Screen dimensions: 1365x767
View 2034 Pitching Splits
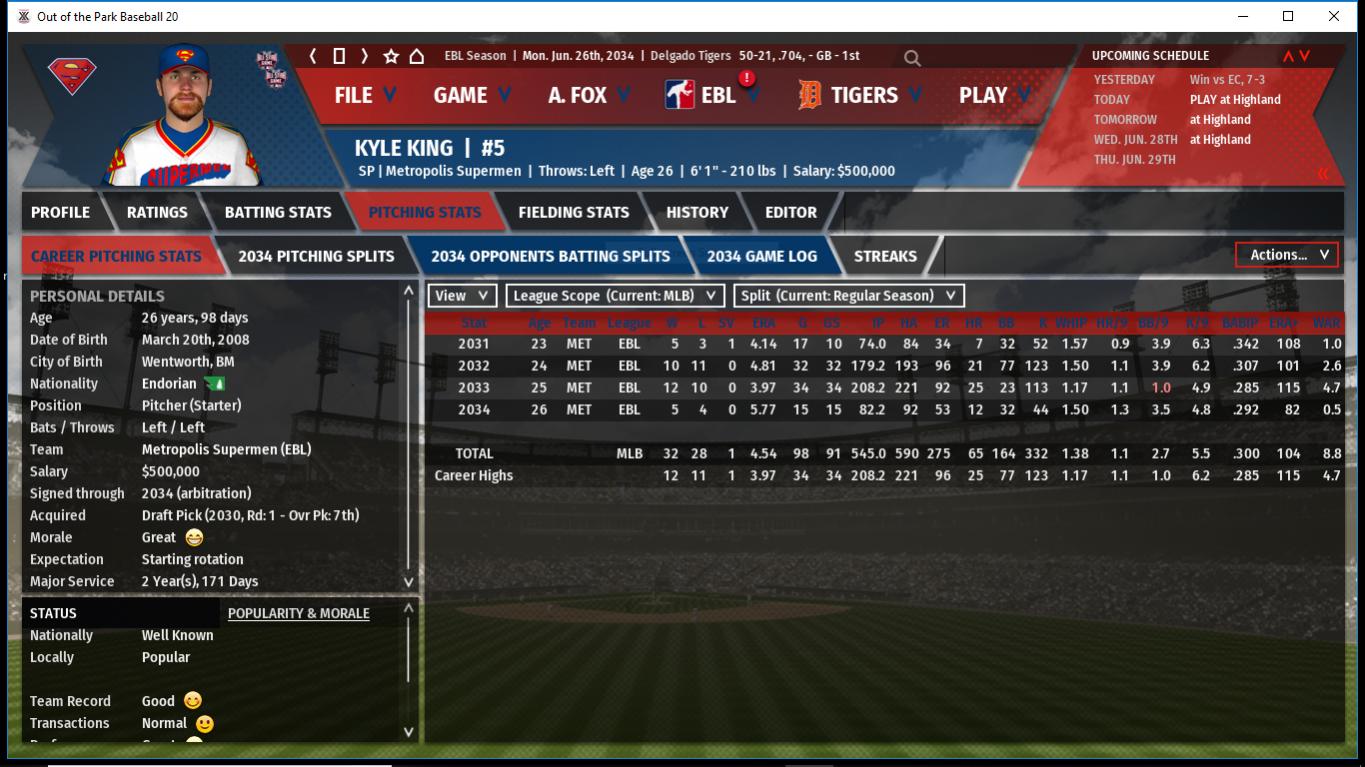(x=316, y=256)
